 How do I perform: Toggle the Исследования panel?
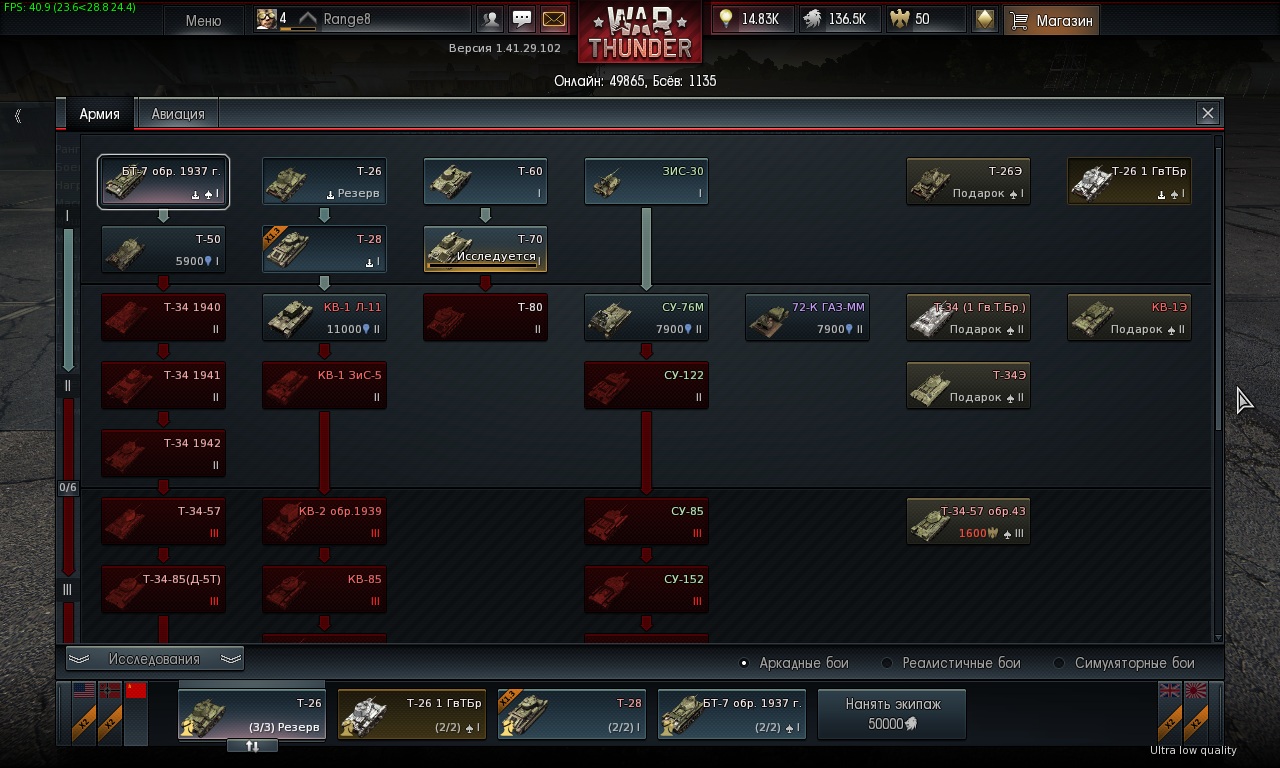[154, 659]
